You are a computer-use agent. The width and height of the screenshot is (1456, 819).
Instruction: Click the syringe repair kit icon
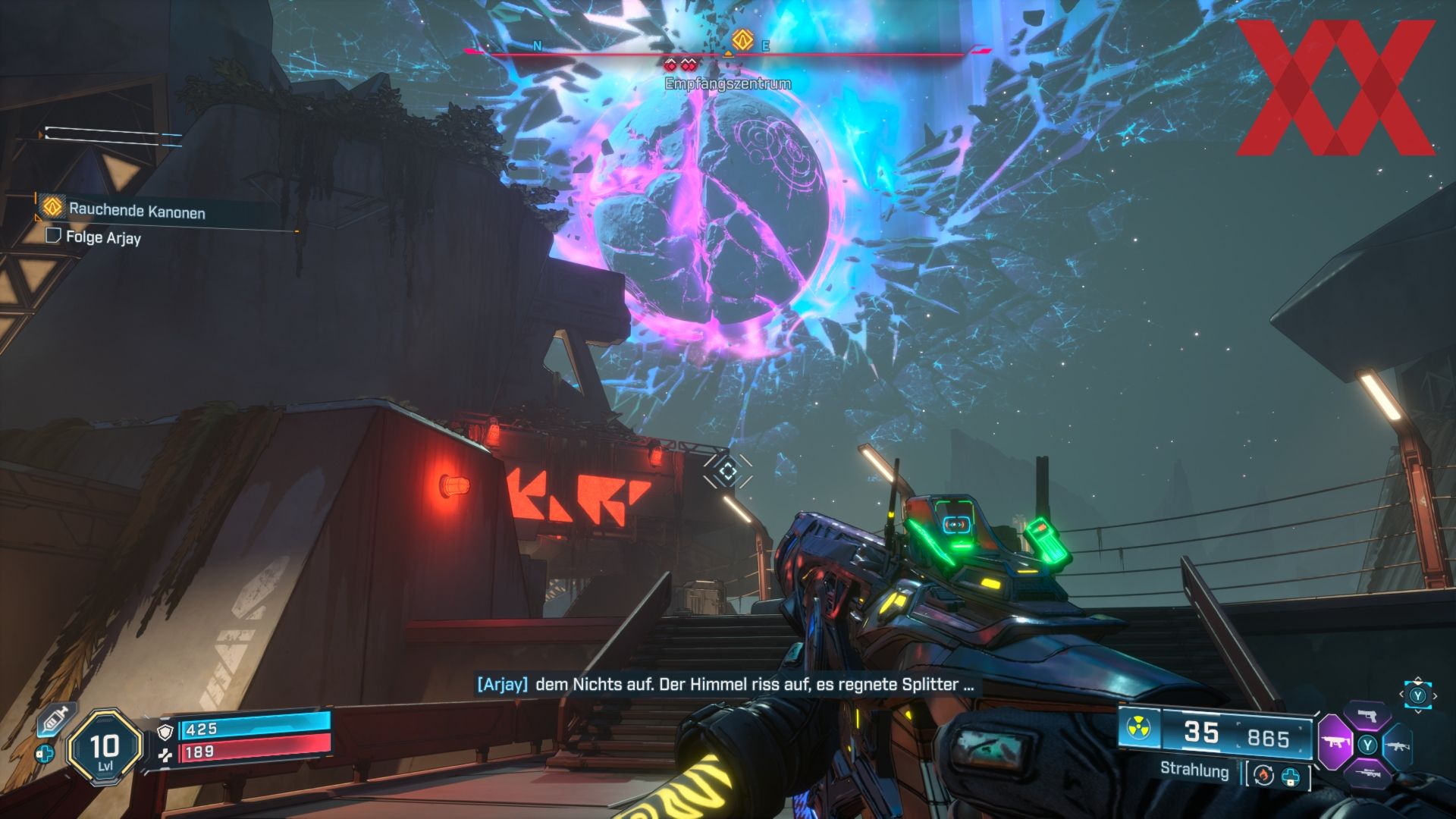click(54, 718)
